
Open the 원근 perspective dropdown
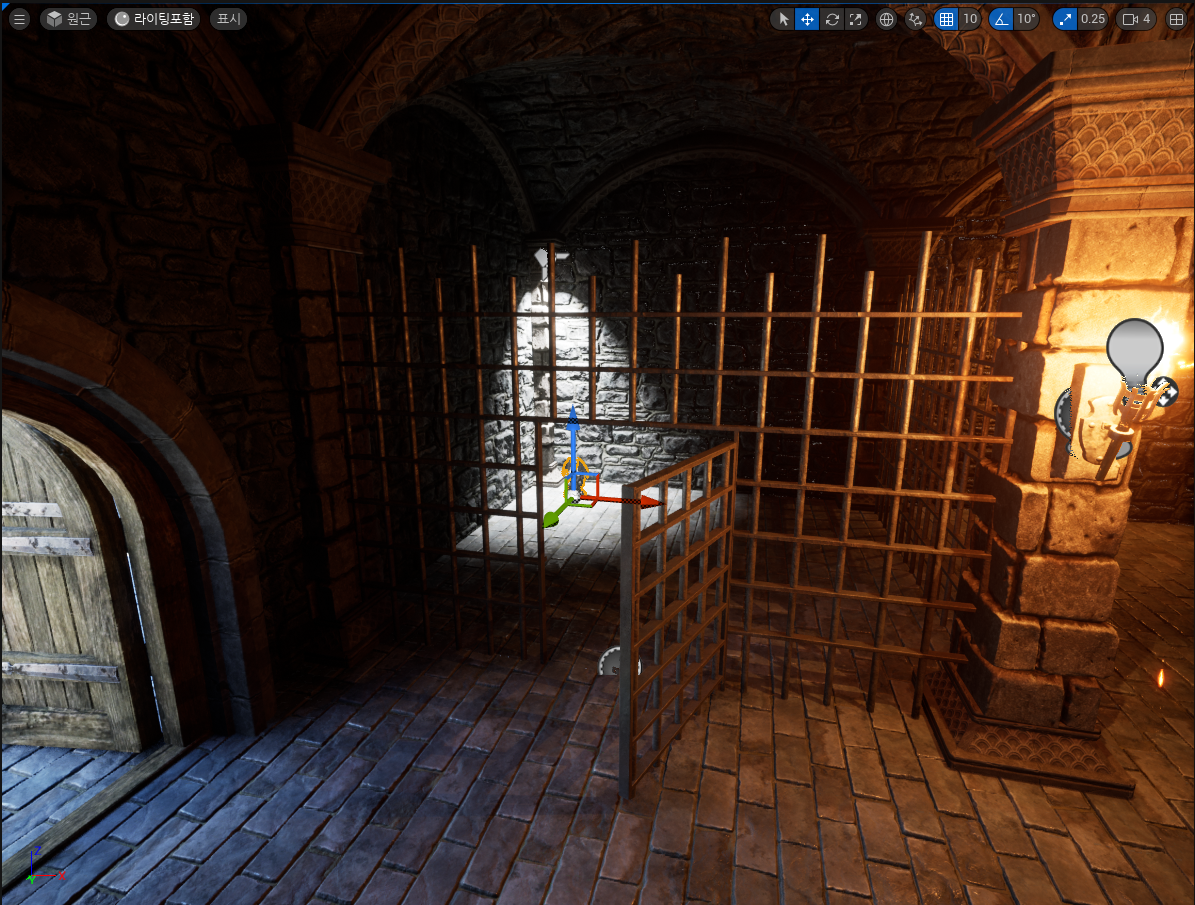tap(69, 19)
